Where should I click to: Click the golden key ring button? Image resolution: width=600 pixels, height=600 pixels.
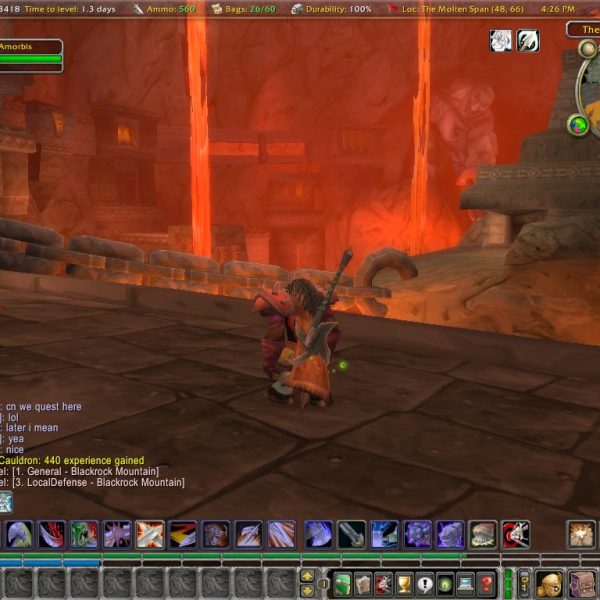[x=523, y=584]
